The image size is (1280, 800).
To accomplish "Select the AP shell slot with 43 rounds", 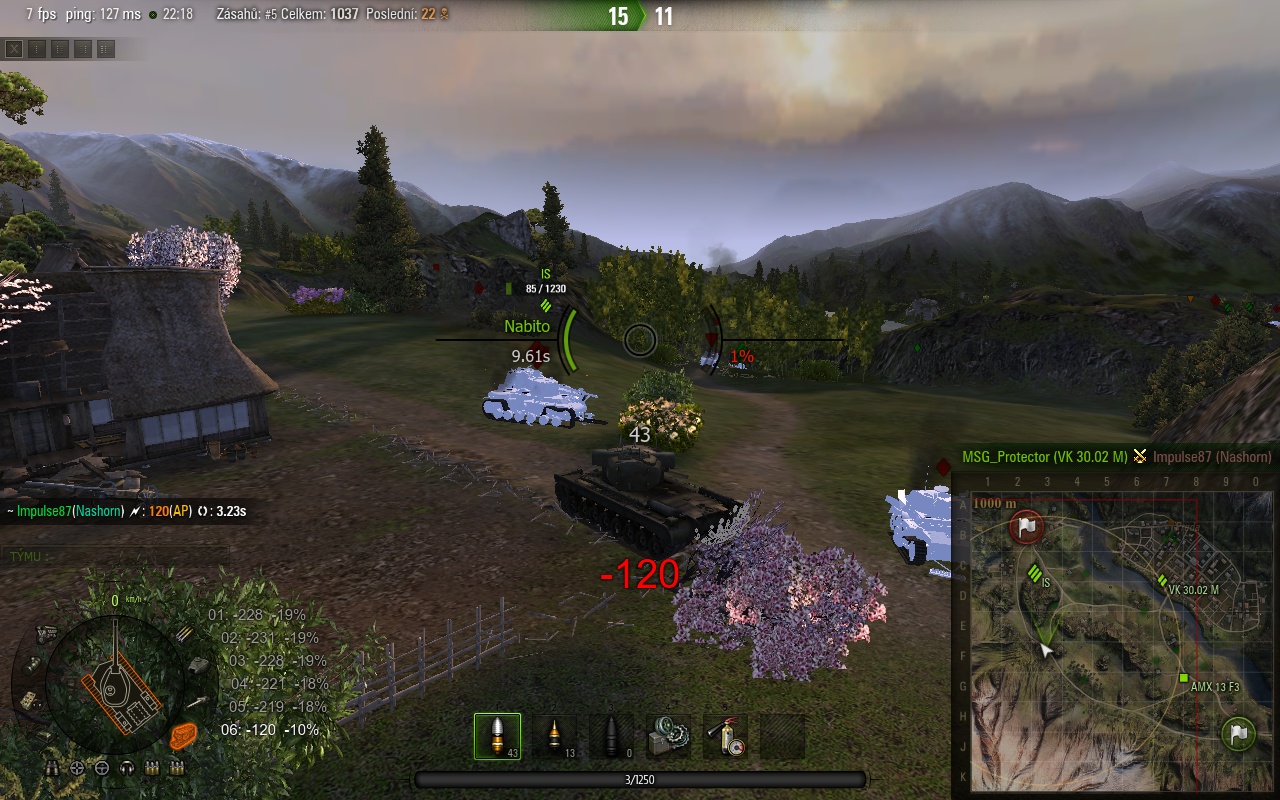I will pos(497,736).
